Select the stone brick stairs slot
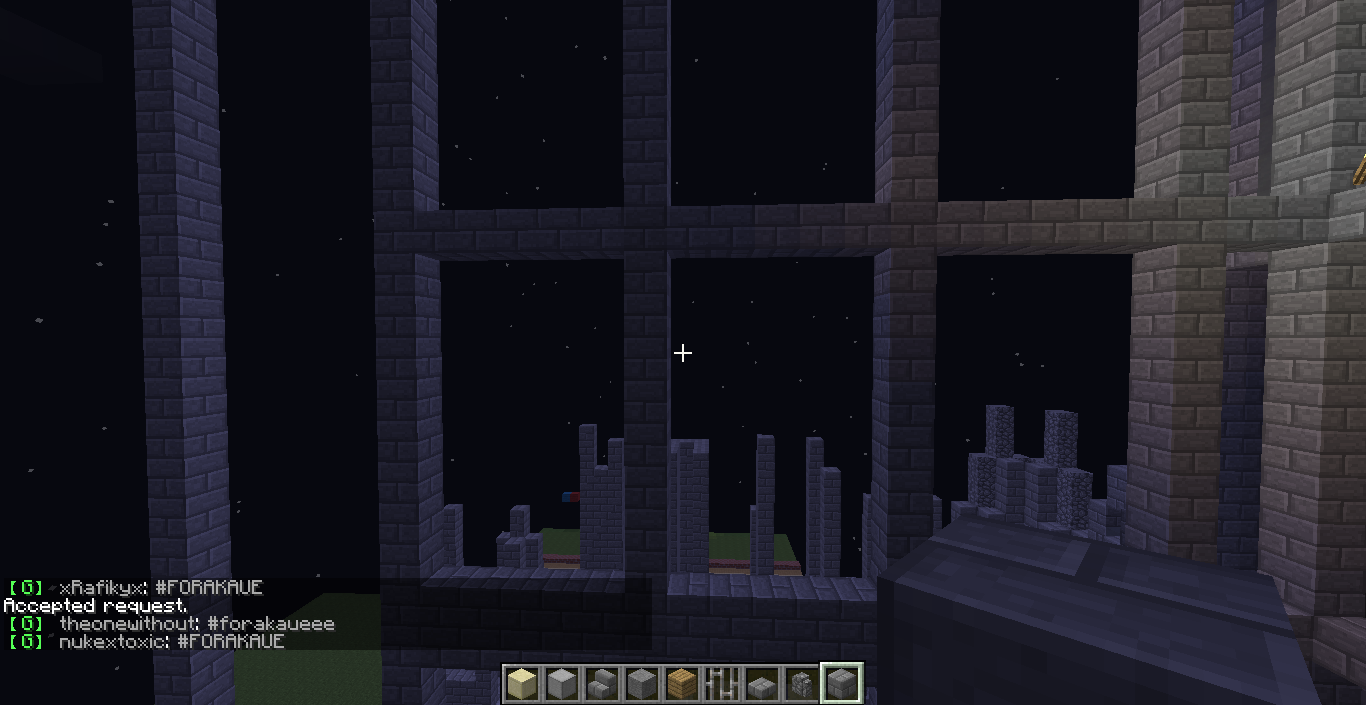Image resolution: width=1366 pixels, height=705 pixels. [x=601, y=684]
